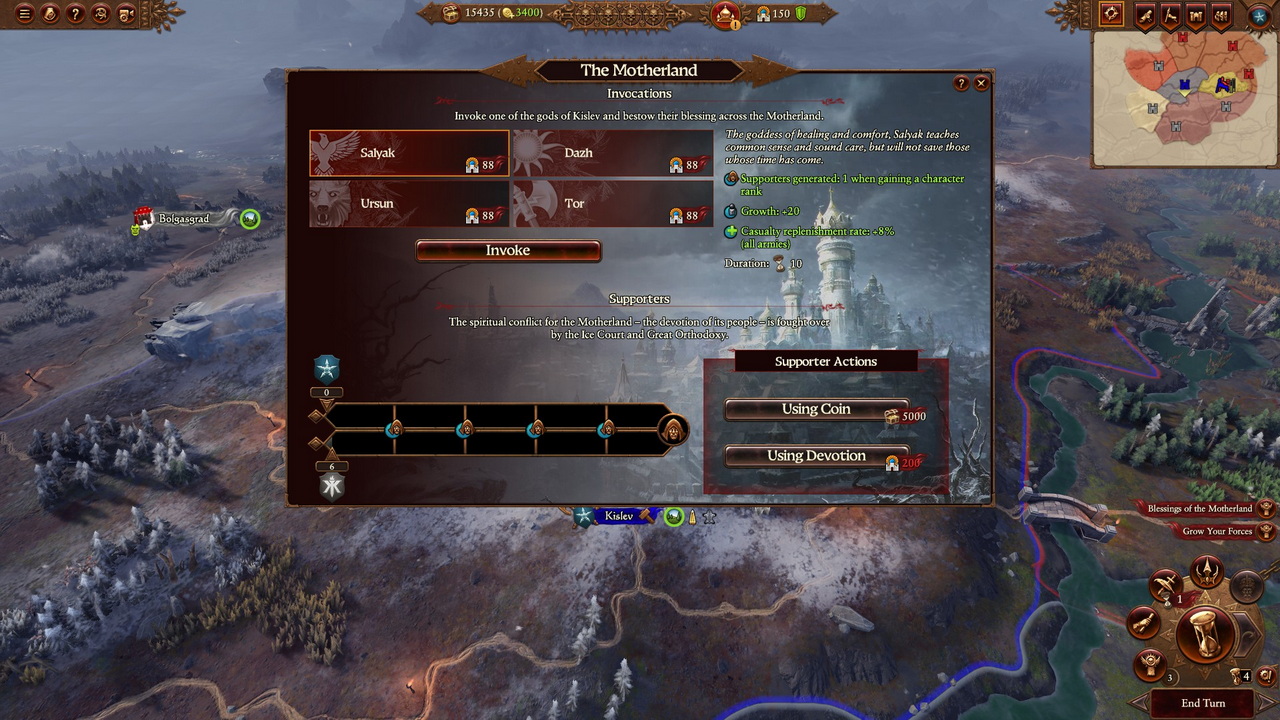Screen dimensions: 1280x720
Task: Buy supporters Using Coin
Action: point(816,409)
